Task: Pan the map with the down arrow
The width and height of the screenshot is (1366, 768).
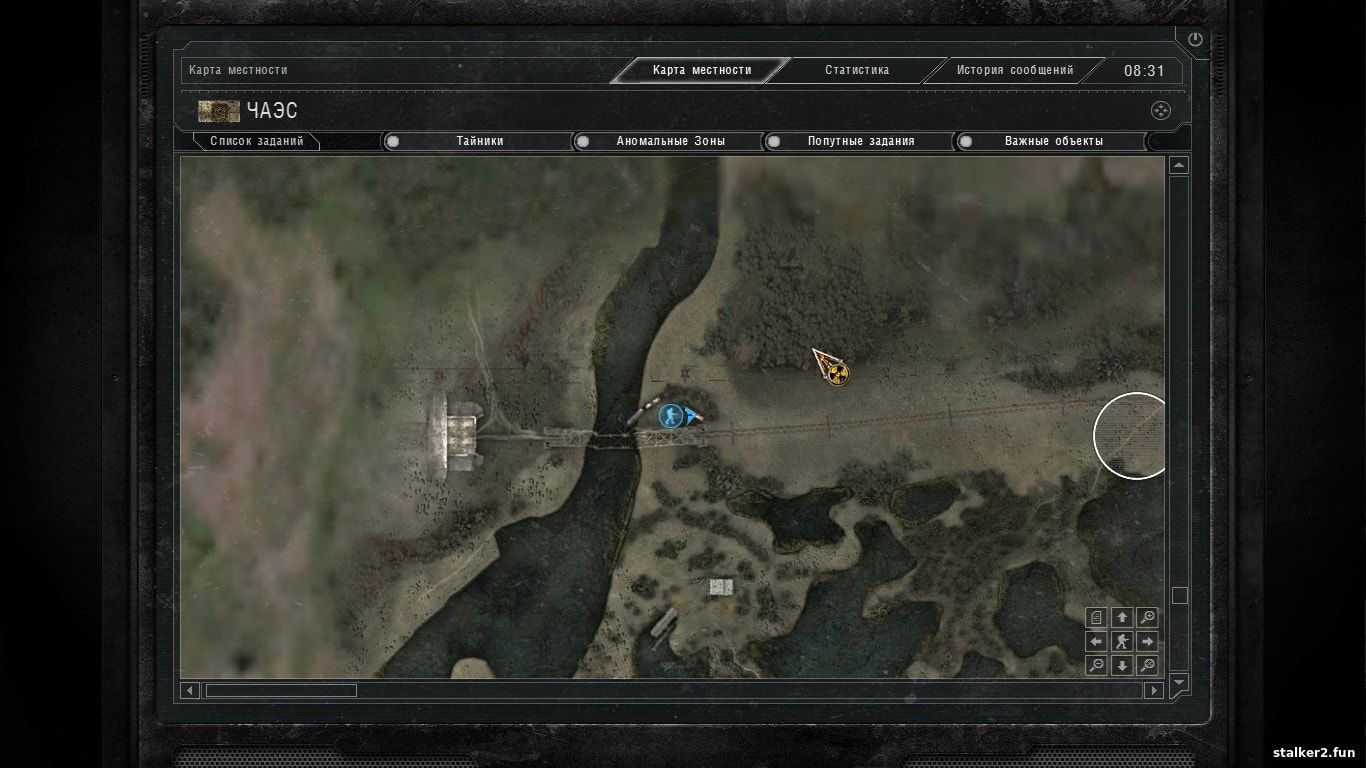Action: pyautogui.click(x=1122, y=665)
